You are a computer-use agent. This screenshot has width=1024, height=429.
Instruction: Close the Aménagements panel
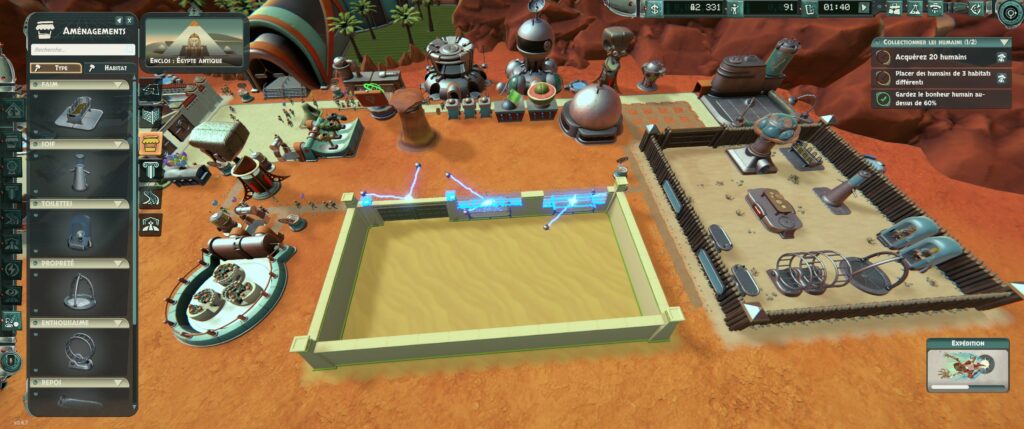pyautogui.click(x=131, y=20)
